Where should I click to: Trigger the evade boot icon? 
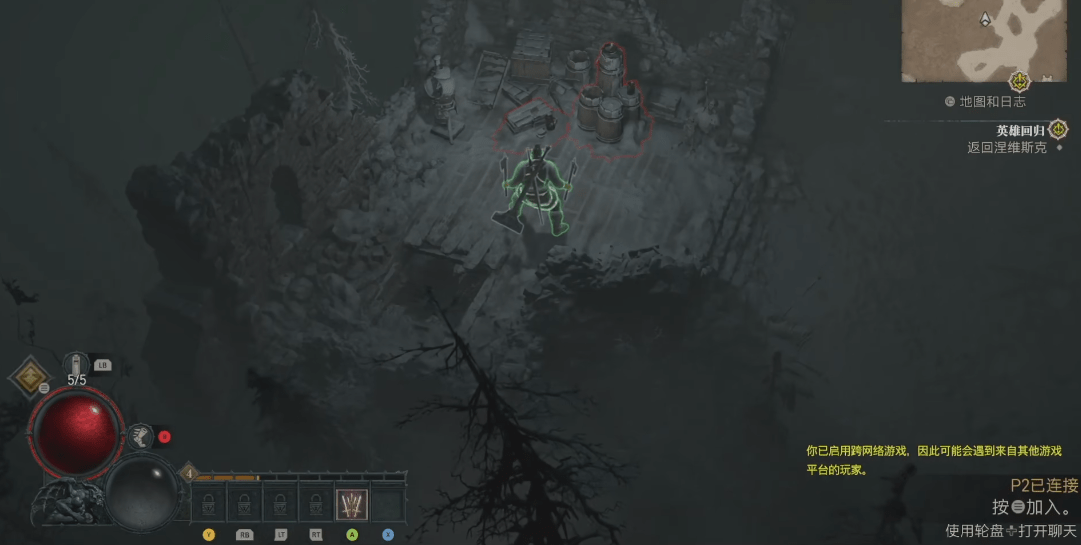[139, 436]
